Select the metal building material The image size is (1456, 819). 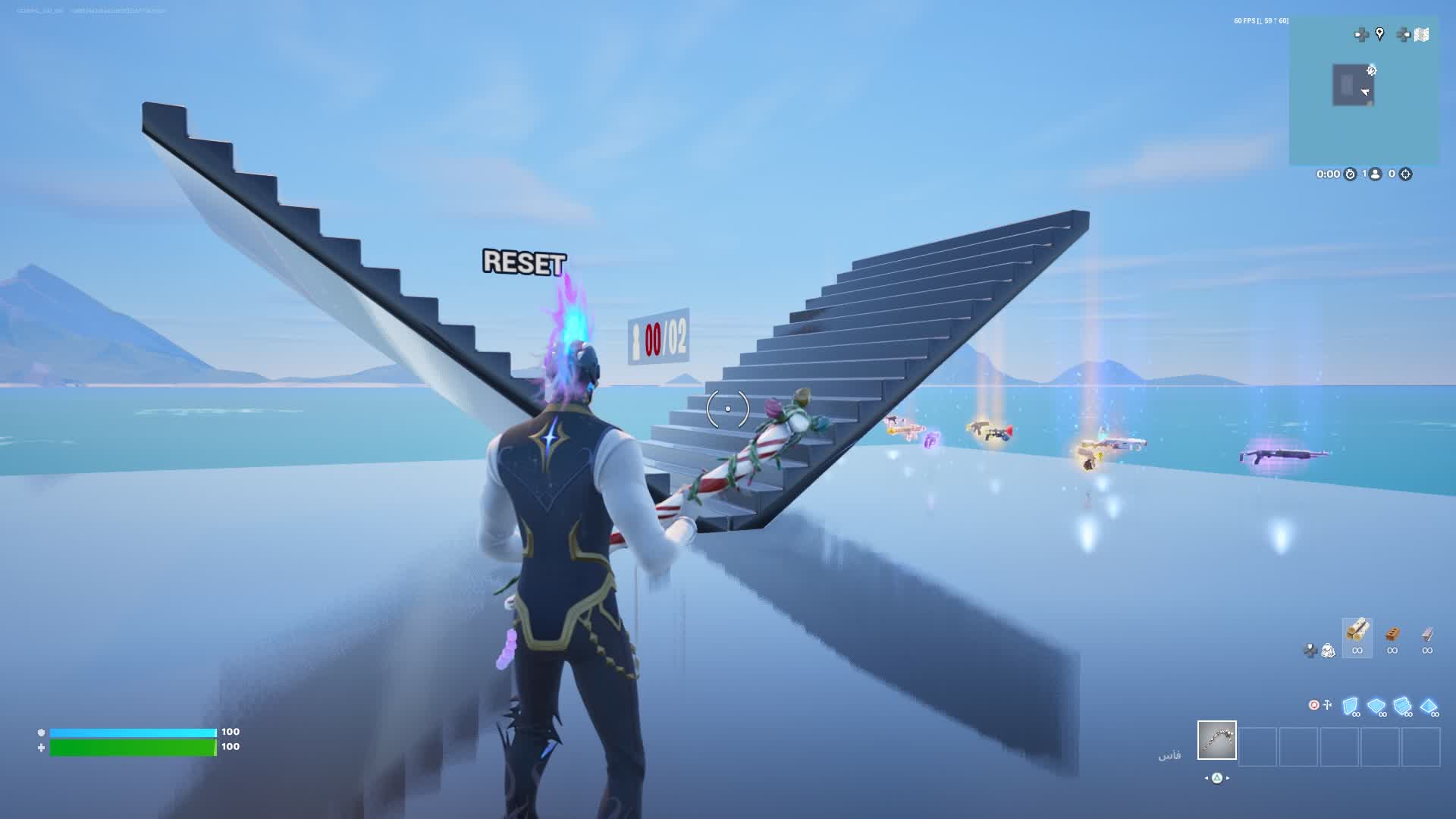pyautogui.click(x=1426, y=634)
